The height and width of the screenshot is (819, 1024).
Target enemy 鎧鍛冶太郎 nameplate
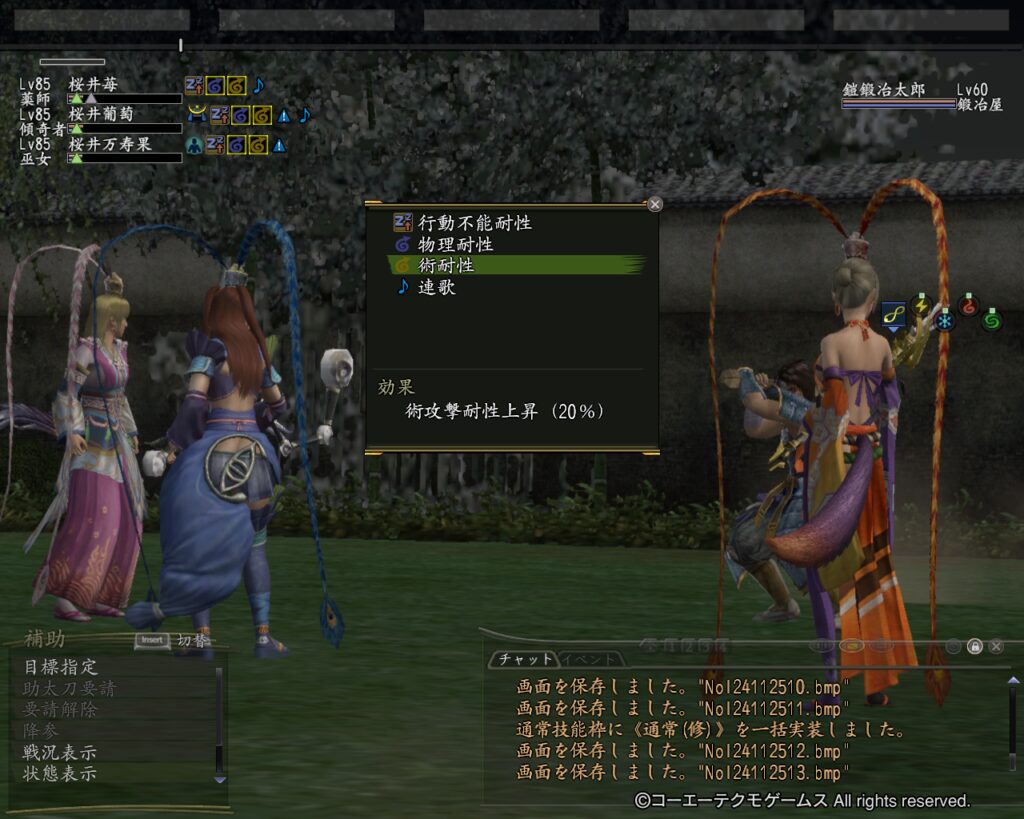tap(884, 90)
